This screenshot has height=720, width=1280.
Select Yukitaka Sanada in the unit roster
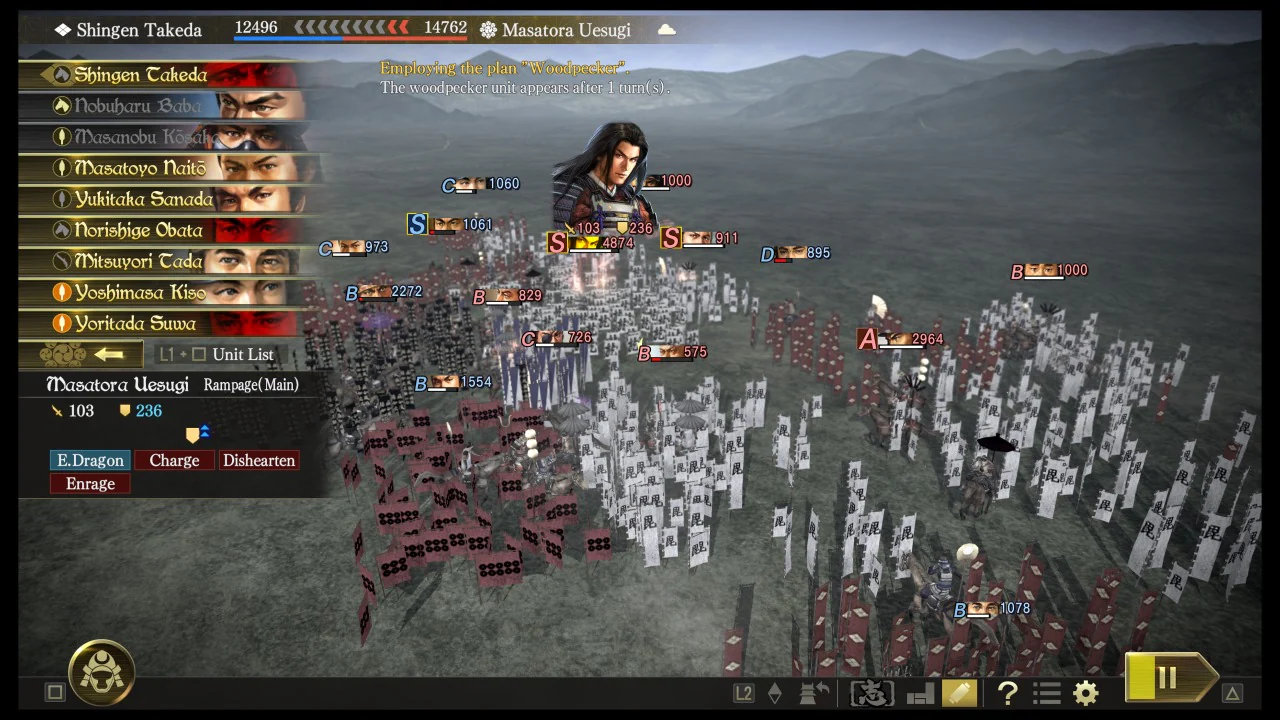[x=140, y=199]
